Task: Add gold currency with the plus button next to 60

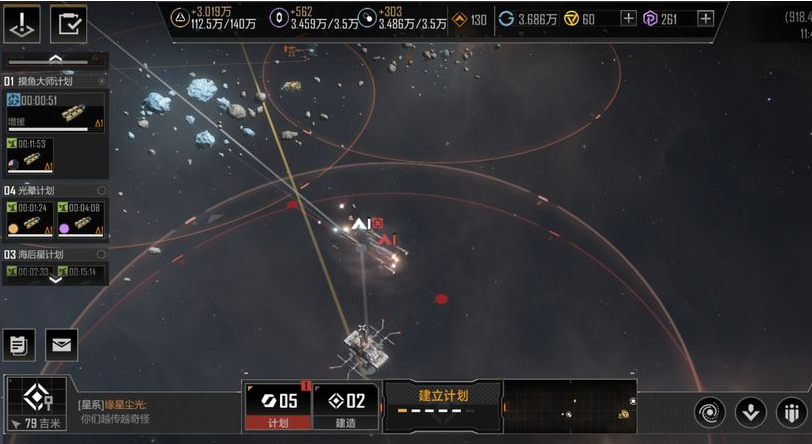Action: [x=628, y=19]
